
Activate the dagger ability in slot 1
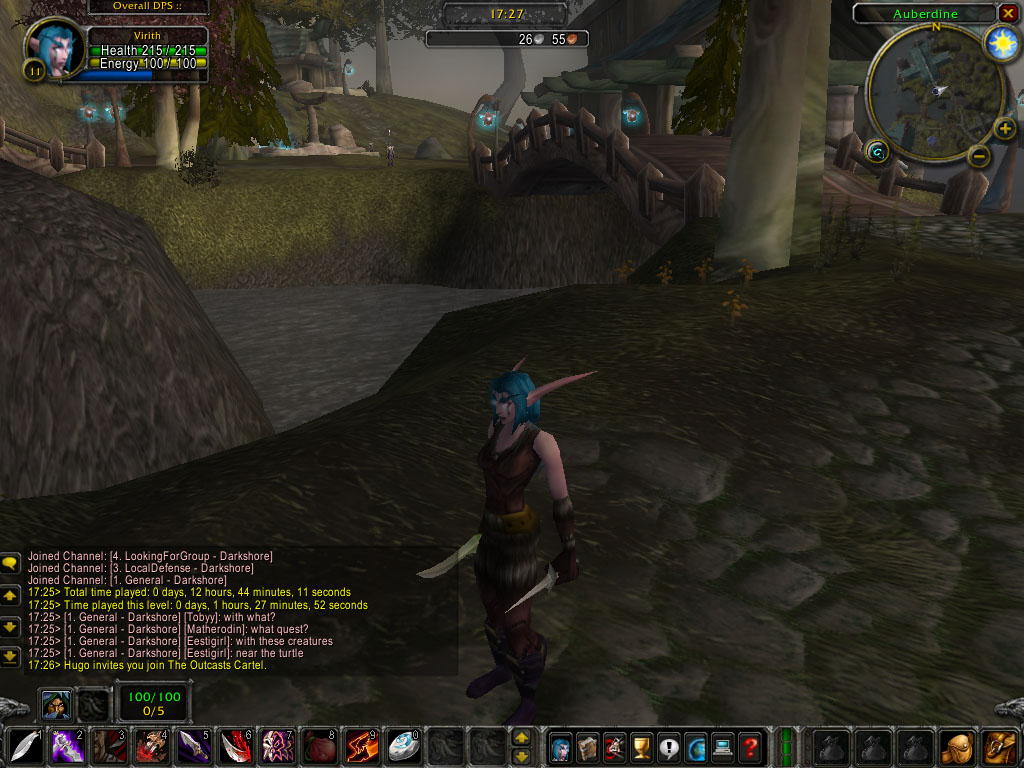[25, 746]
